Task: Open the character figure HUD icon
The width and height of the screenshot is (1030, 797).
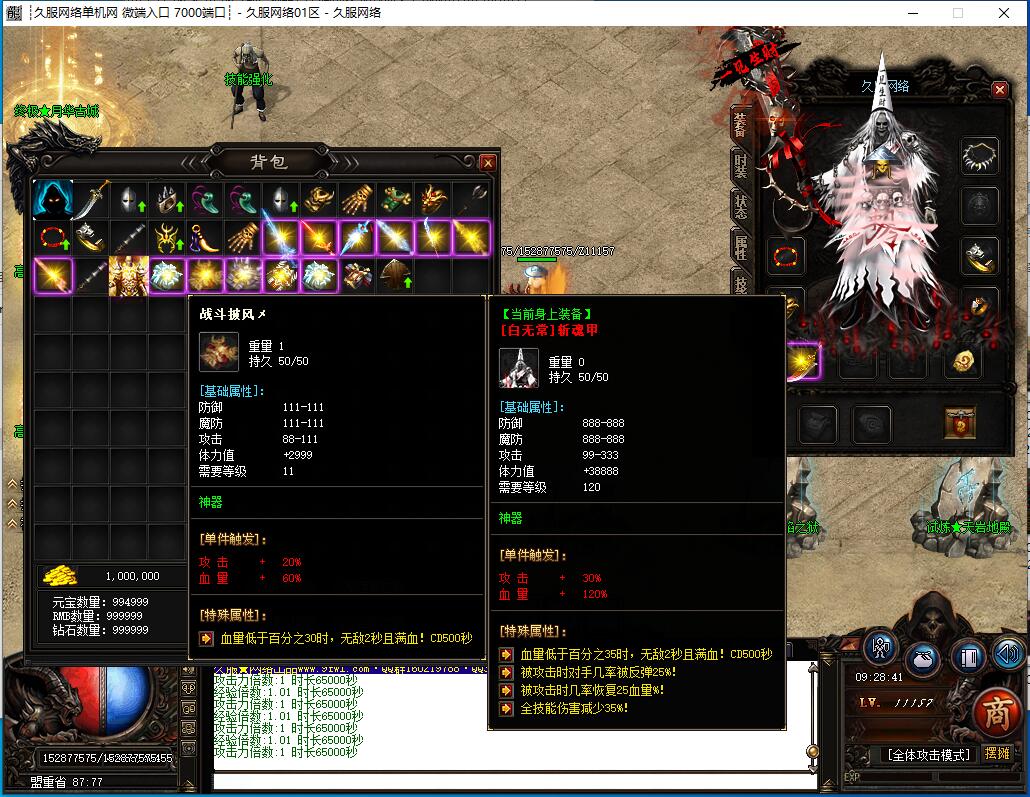Action: tap(881, 647)
